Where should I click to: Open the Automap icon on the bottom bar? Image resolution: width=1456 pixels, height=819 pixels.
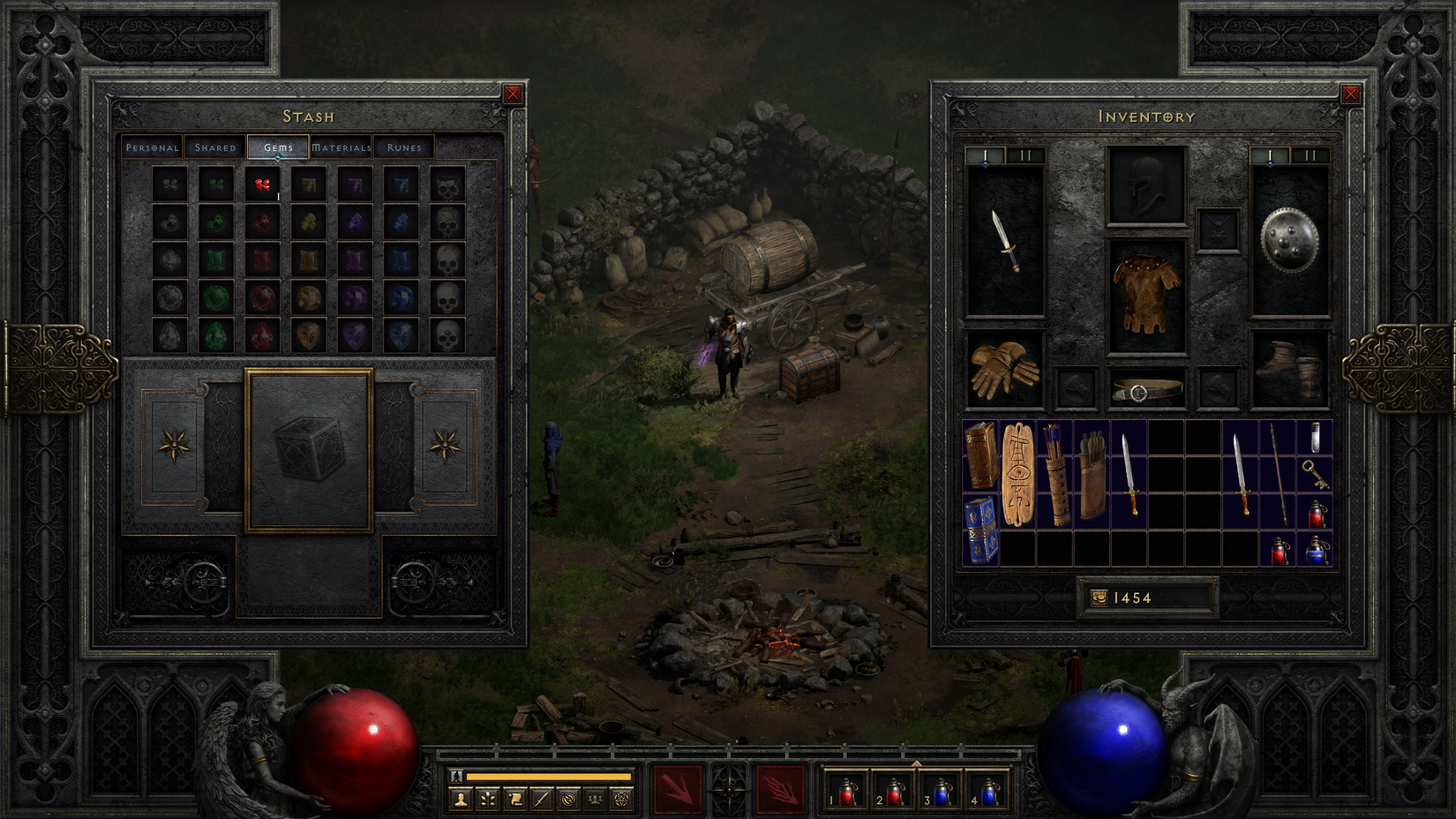click(567, 799)
